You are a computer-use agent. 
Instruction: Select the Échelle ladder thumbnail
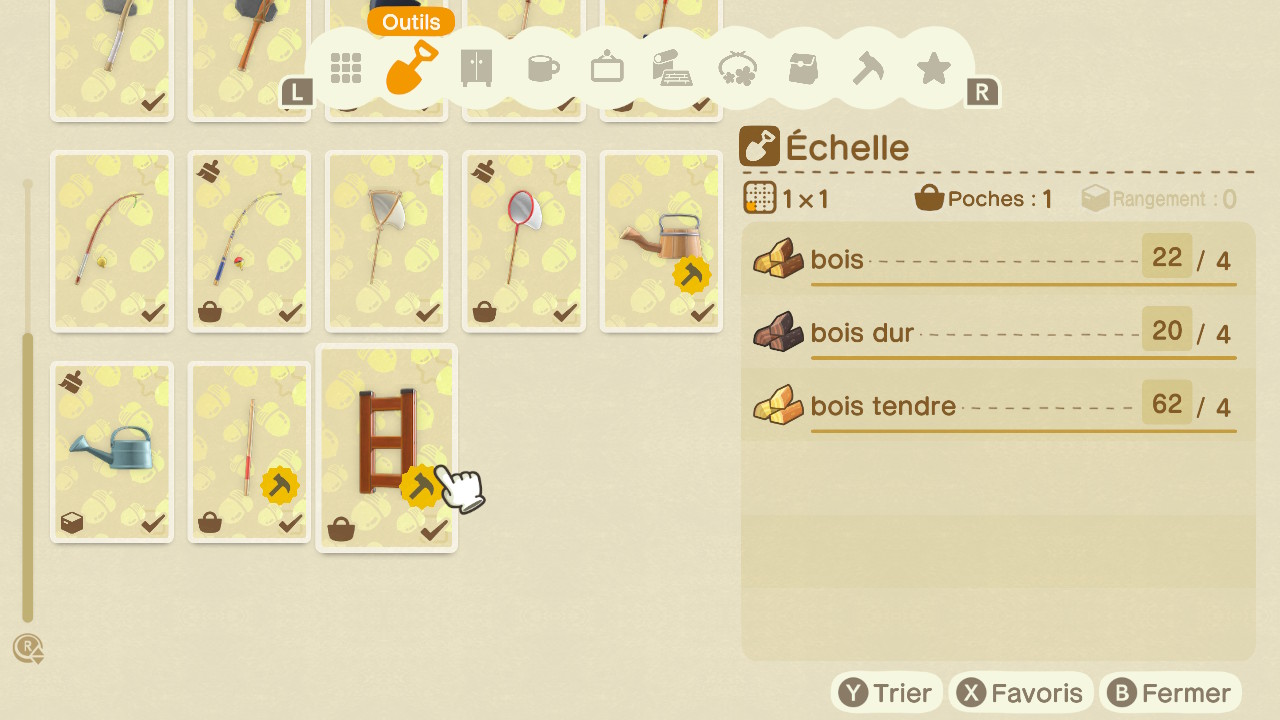(387, 440)
